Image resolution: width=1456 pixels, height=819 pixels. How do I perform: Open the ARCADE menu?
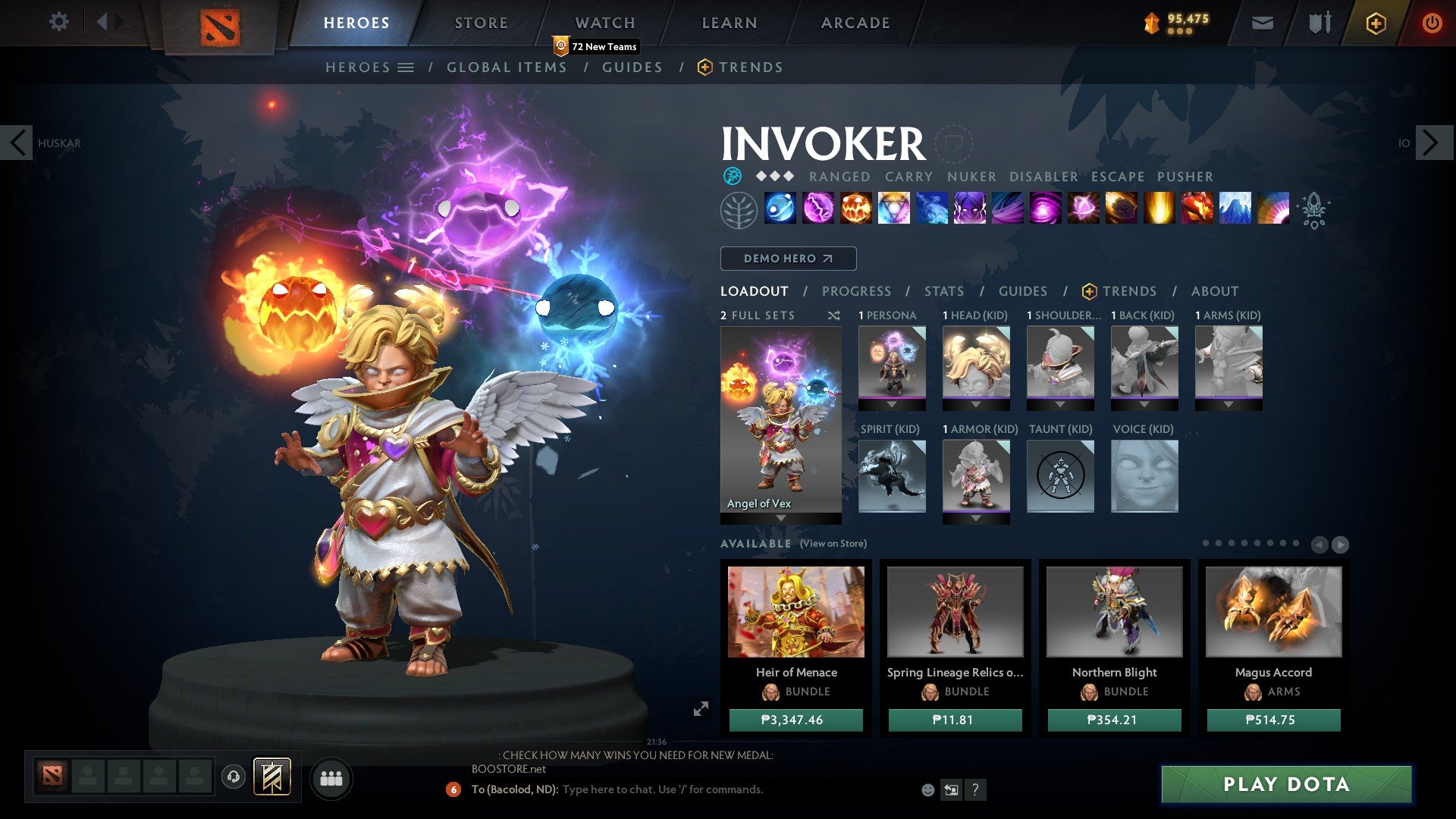point(855,23)
